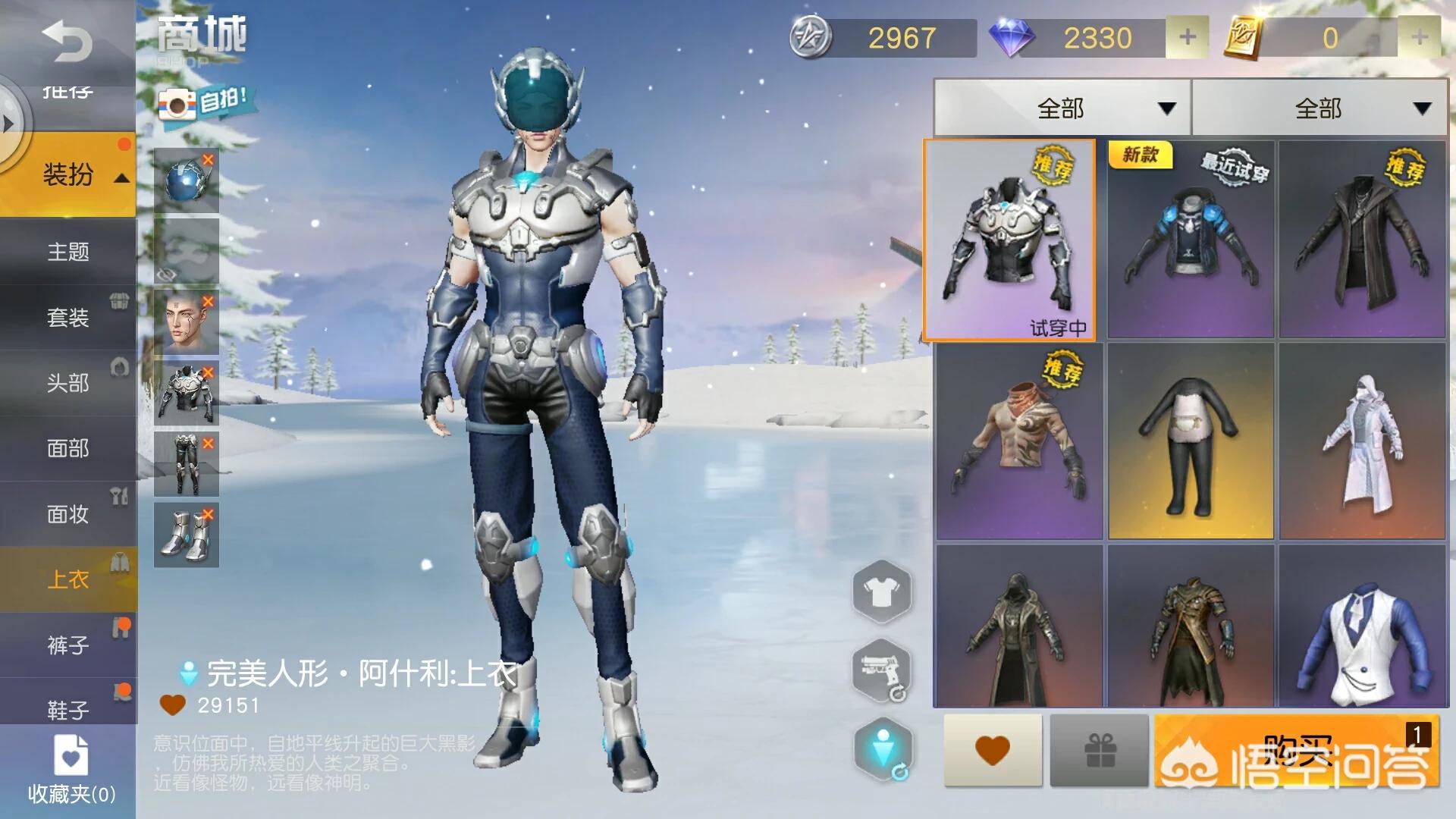Select the white hooded long coat item

[1362, 441]
